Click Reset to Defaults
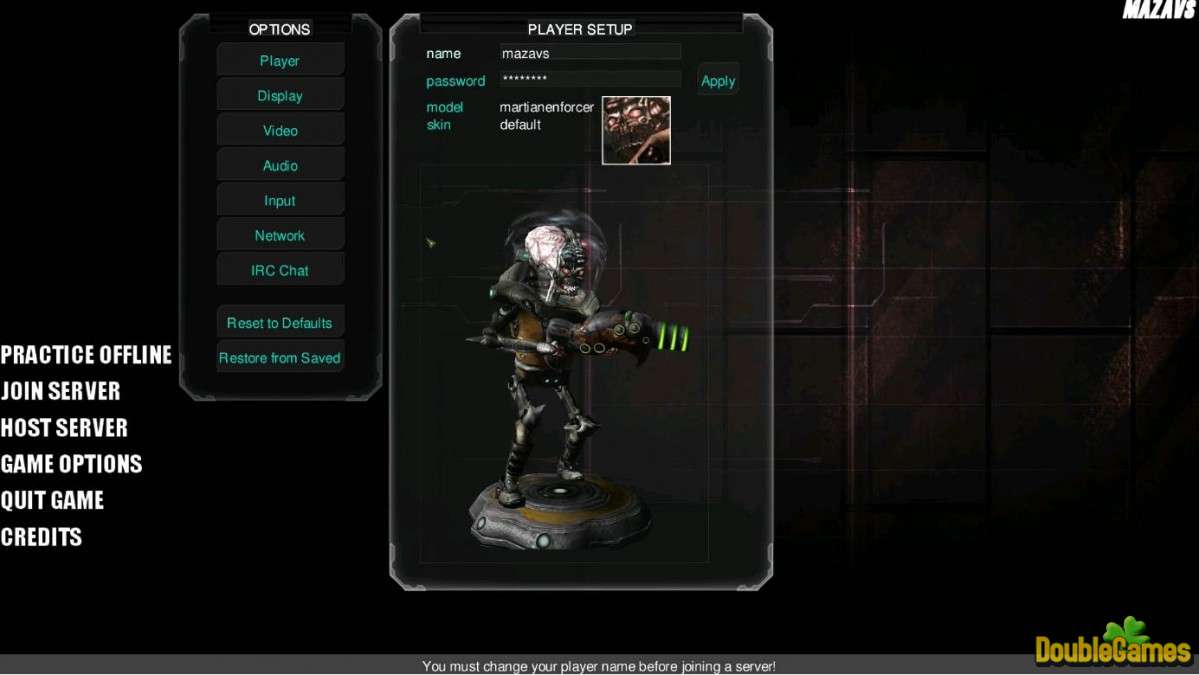Image resolution: width=1199 pixels, height=675 pixels. tap(280, 323)
